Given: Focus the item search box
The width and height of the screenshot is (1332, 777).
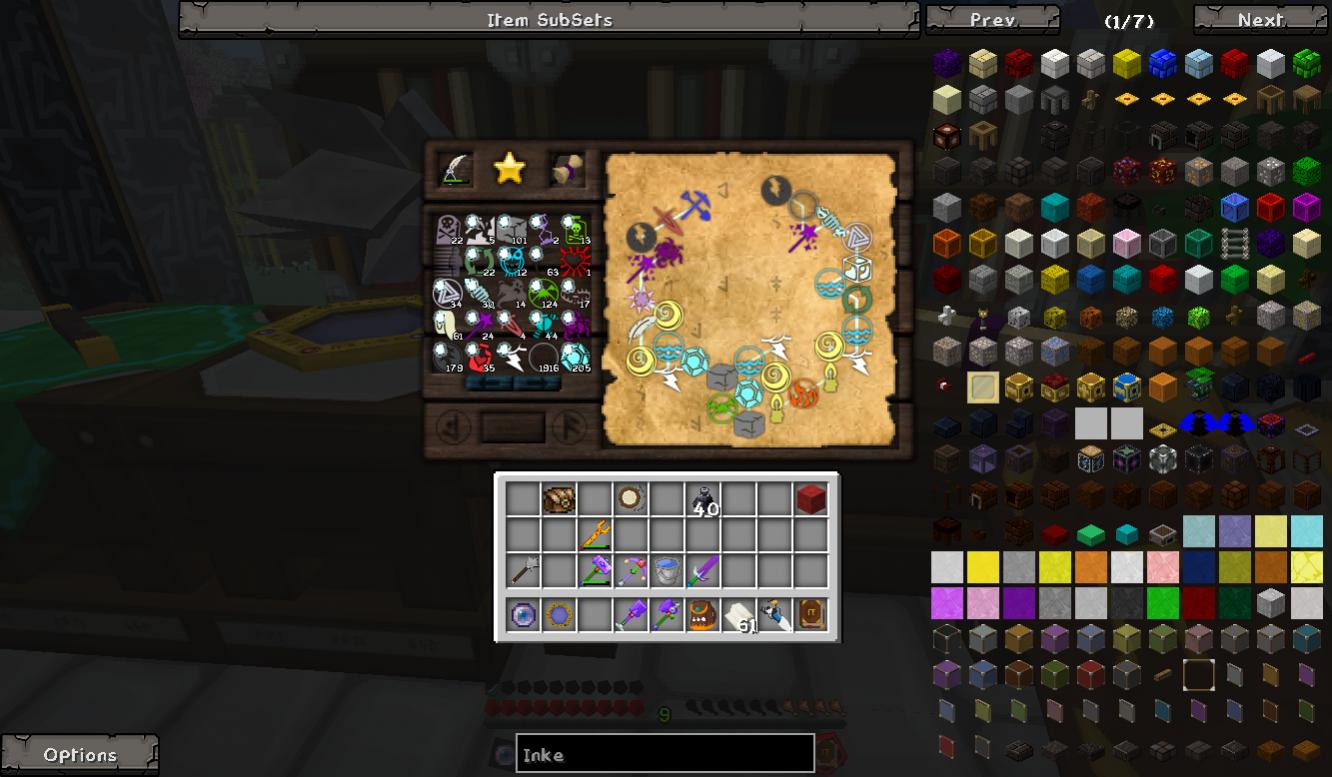Looking at the screenshot, I should (664, 755).
